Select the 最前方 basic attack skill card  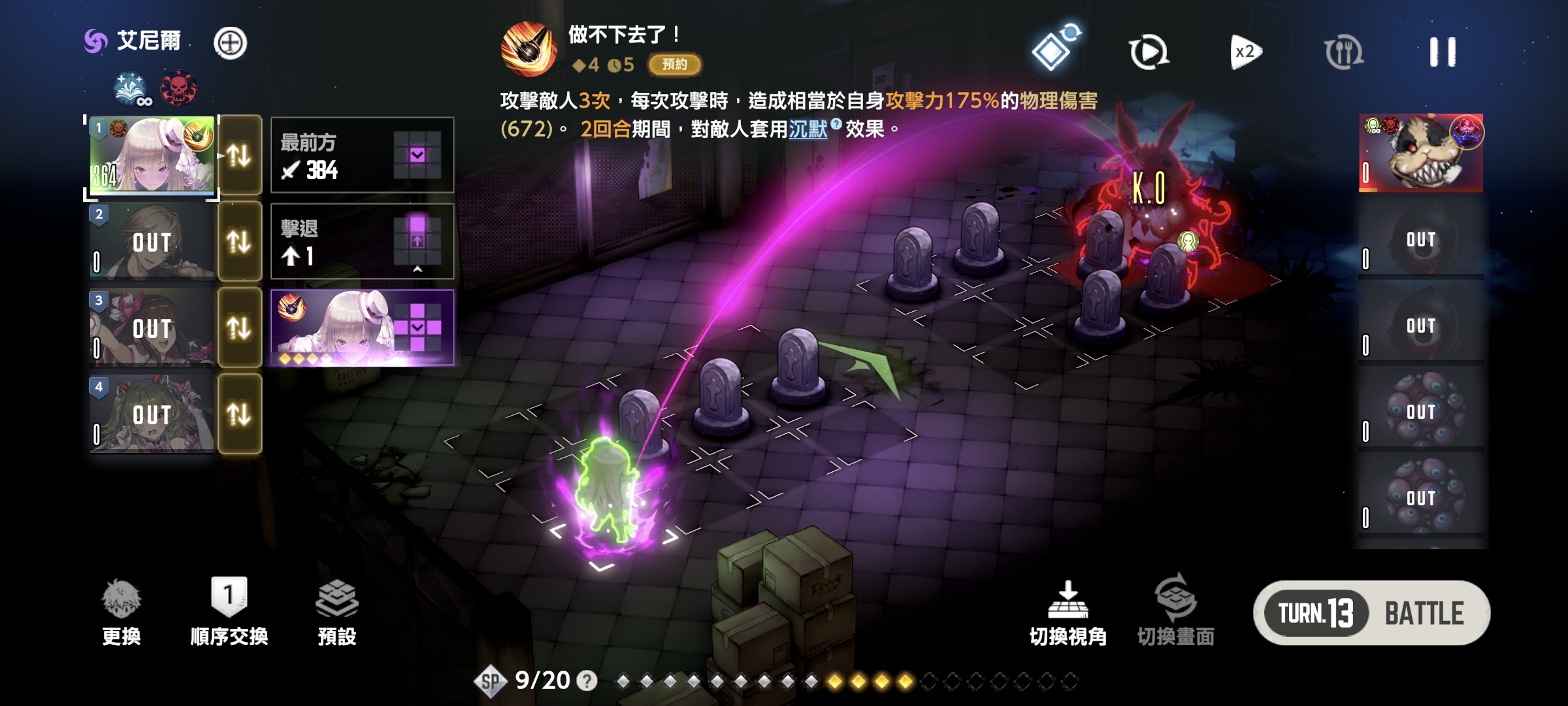pos(362,156)
